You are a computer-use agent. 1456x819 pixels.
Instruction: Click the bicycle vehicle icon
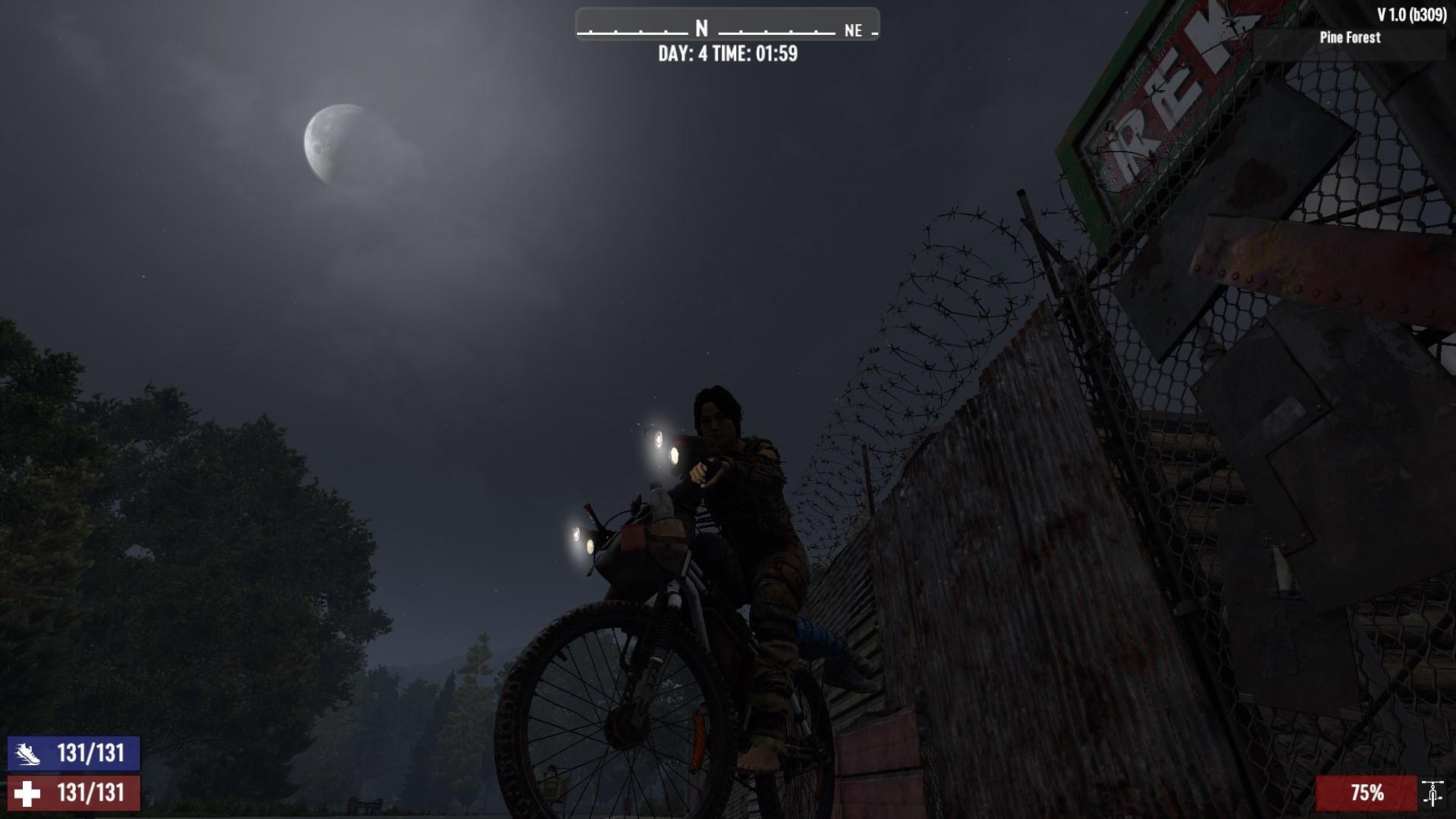pyautogui.click(x=1432, y=793)
